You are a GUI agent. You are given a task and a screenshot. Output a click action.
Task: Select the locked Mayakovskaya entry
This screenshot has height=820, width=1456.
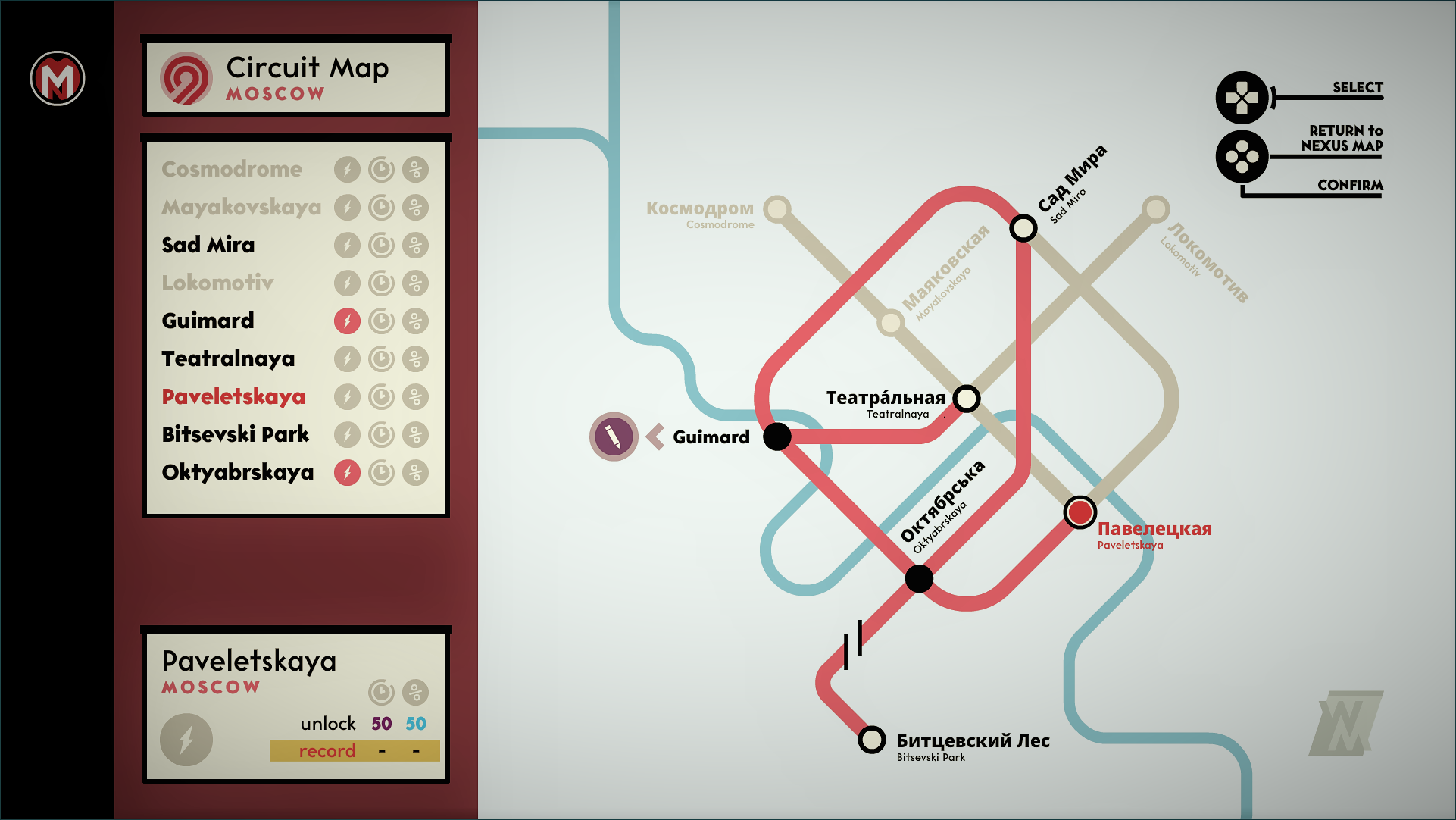(x=241, y=207)
